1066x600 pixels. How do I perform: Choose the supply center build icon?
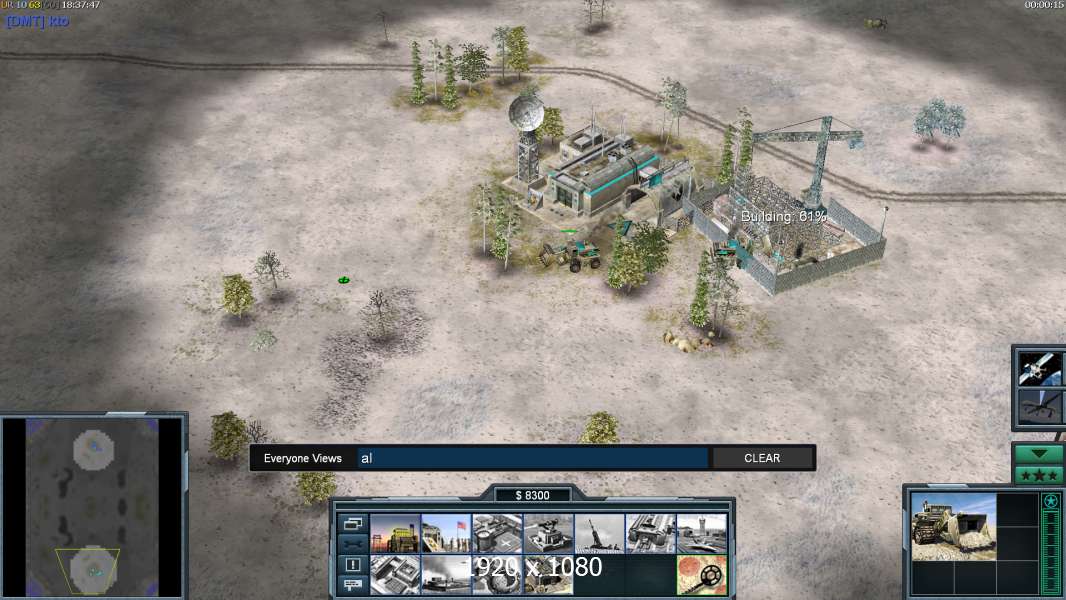coord(496,534)
